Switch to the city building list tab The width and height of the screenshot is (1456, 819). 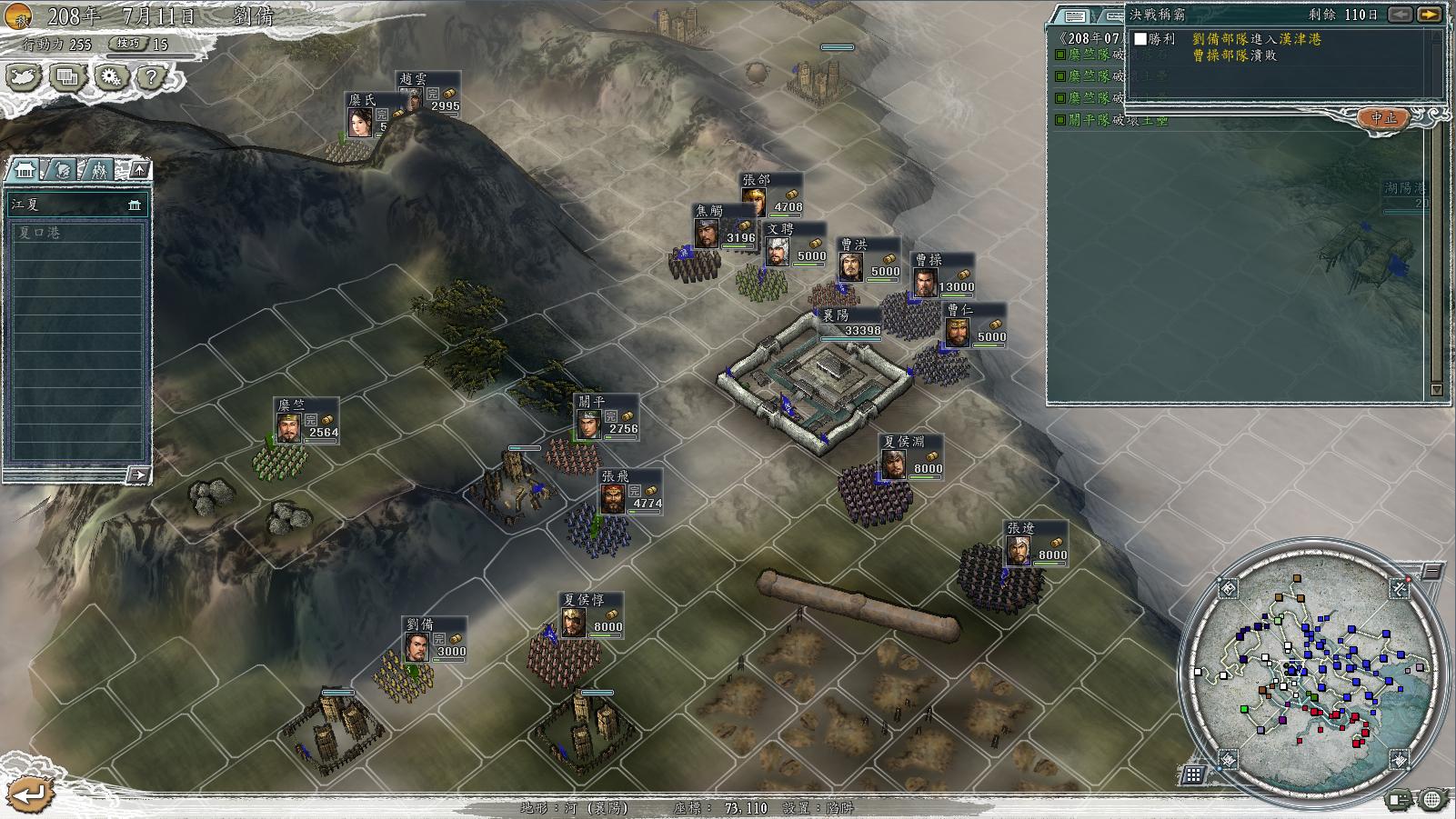[25, 170]
